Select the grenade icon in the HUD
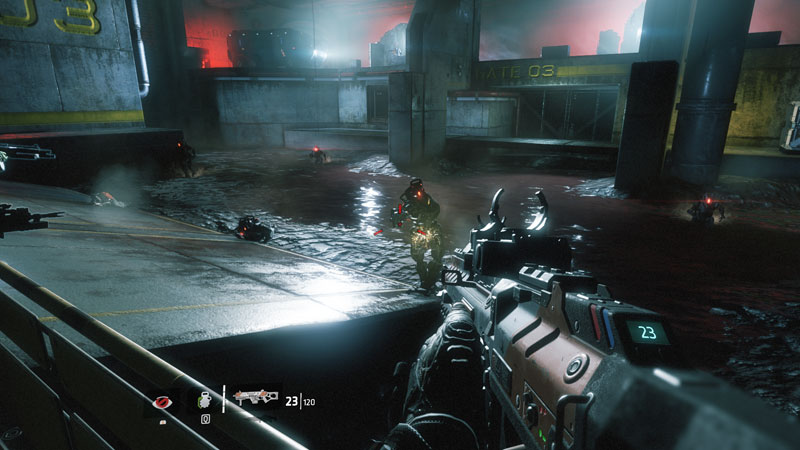Viewport: 800px width, 450px height. click(x=205, y=399)
